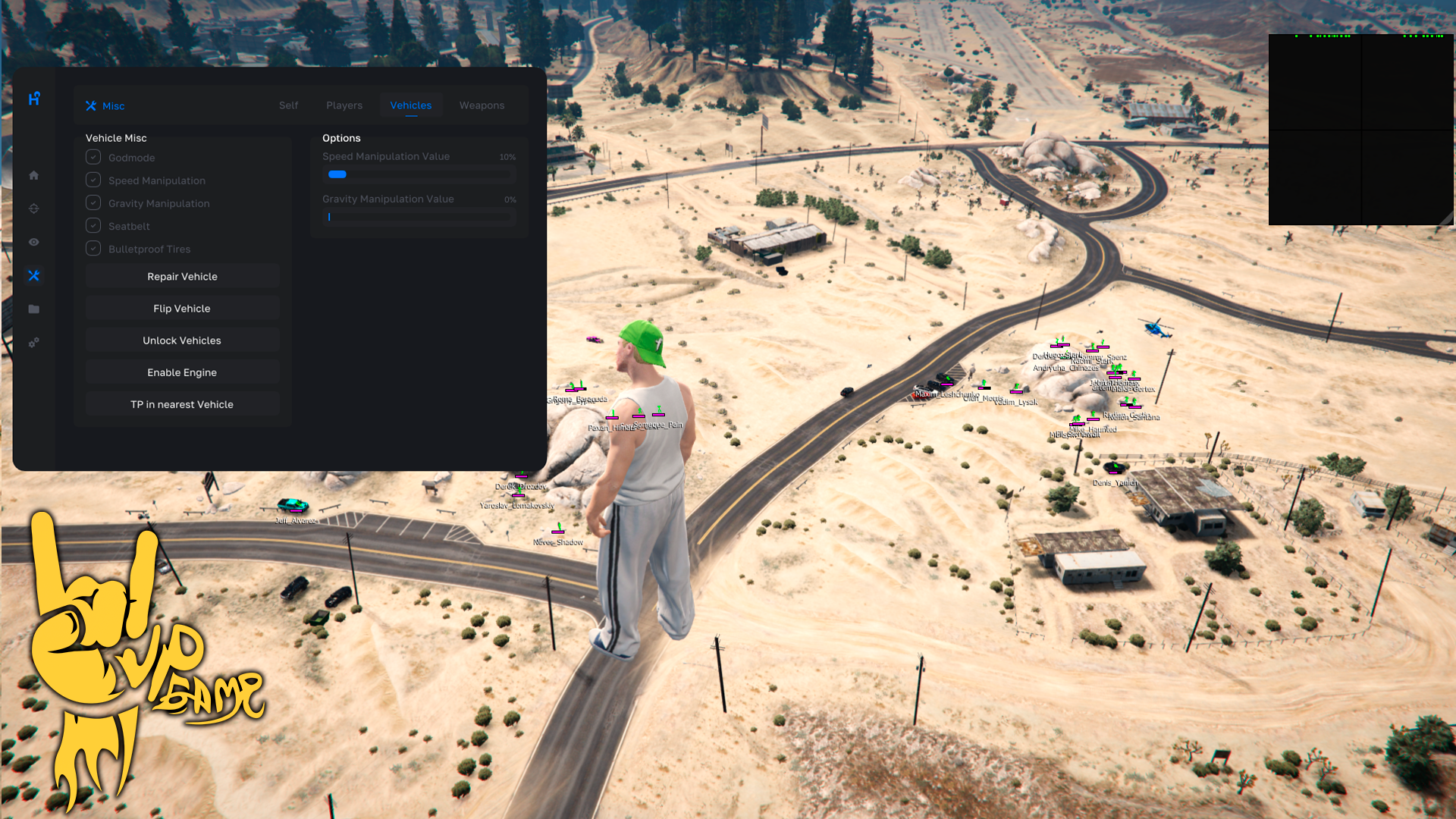The height and width of the screenshot is (819, 1456).
Task: Tick the Gravity Manipulation checkbox
Action: [x=93, y=202]
